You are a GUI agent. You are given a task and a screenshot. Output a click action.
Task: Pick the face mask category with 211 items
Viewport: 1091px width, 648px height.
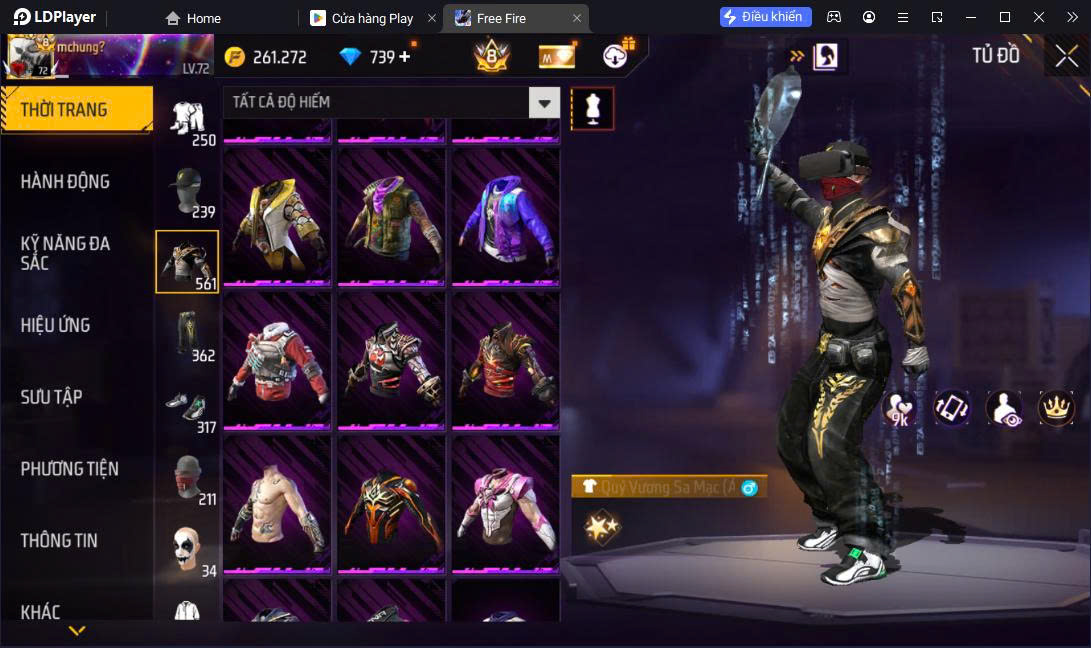click(x=187, y=478)
